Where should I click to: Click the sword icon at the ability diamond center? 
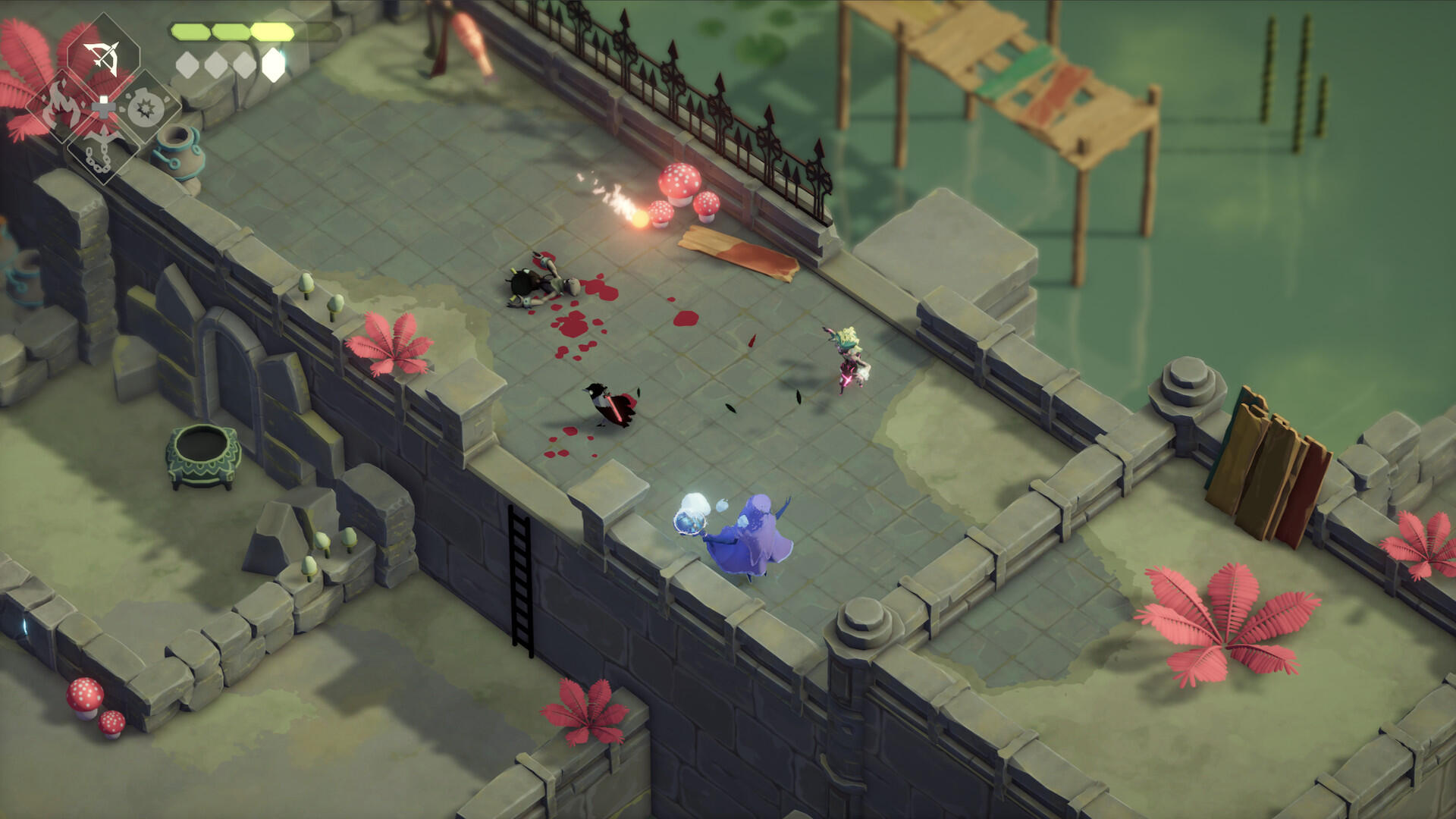(x=104, y=107)
